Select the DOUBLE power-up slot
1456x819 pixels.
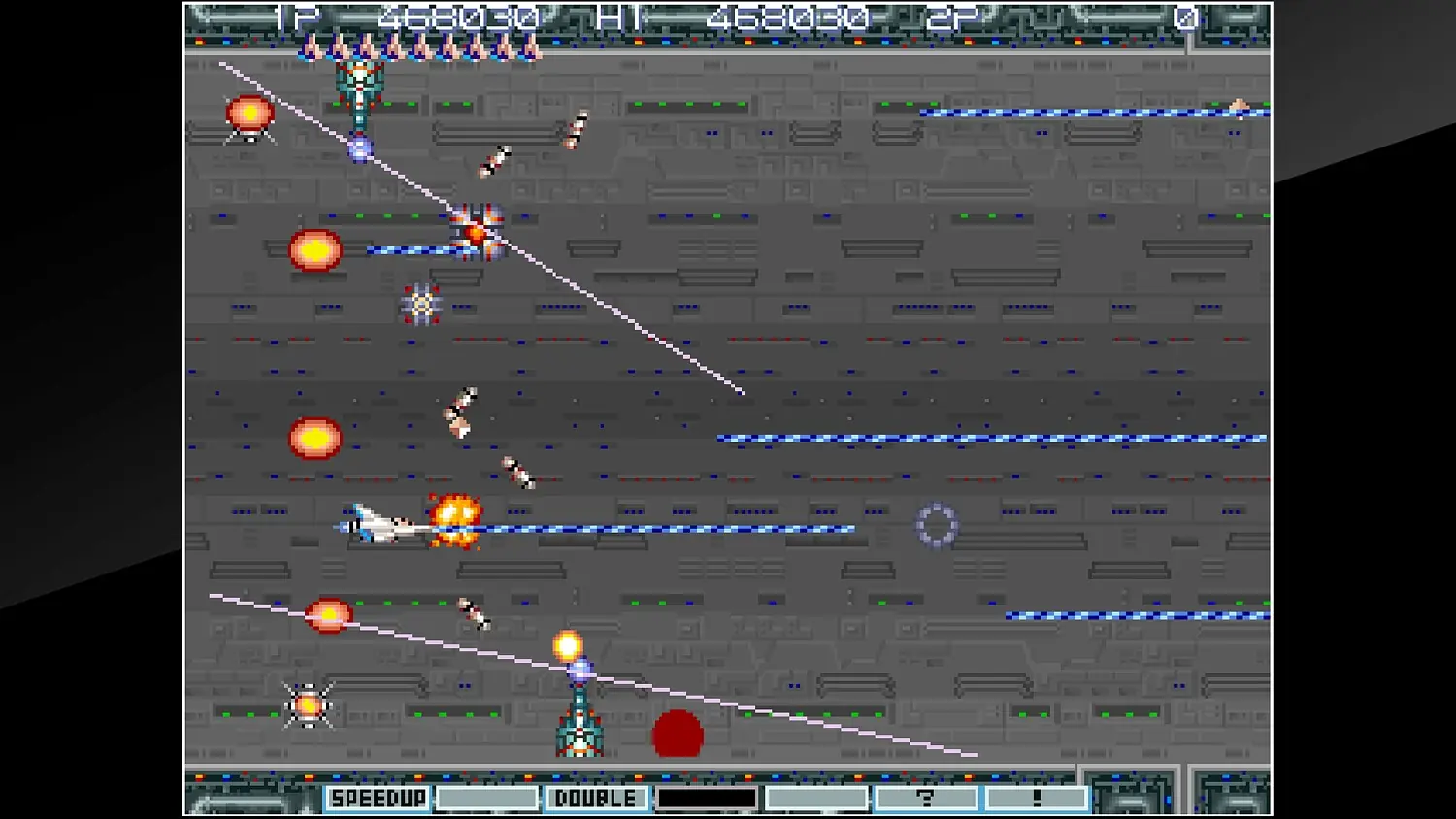[x=596, y=798]
